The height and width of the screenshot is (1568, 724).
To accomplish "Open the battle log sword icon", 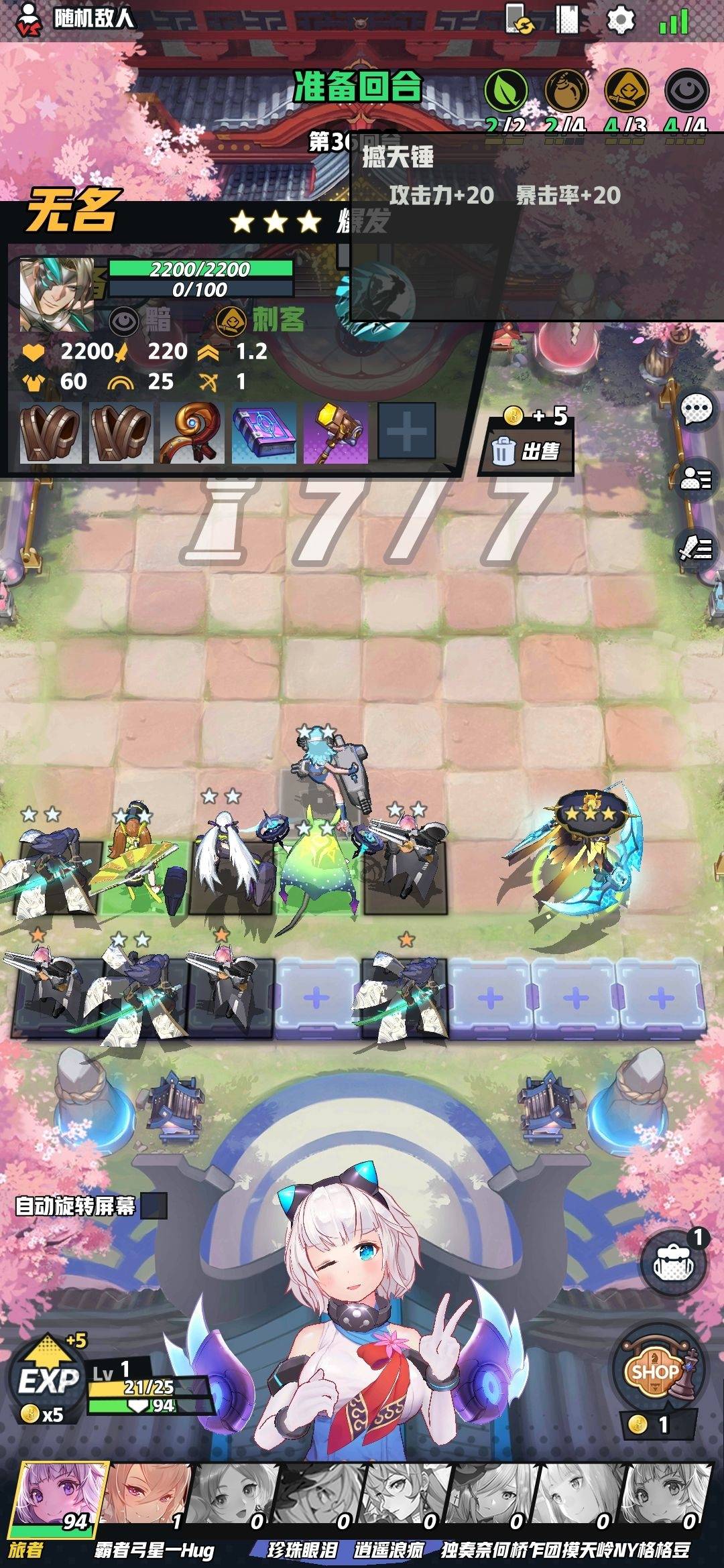I will [x=697, y=549].
